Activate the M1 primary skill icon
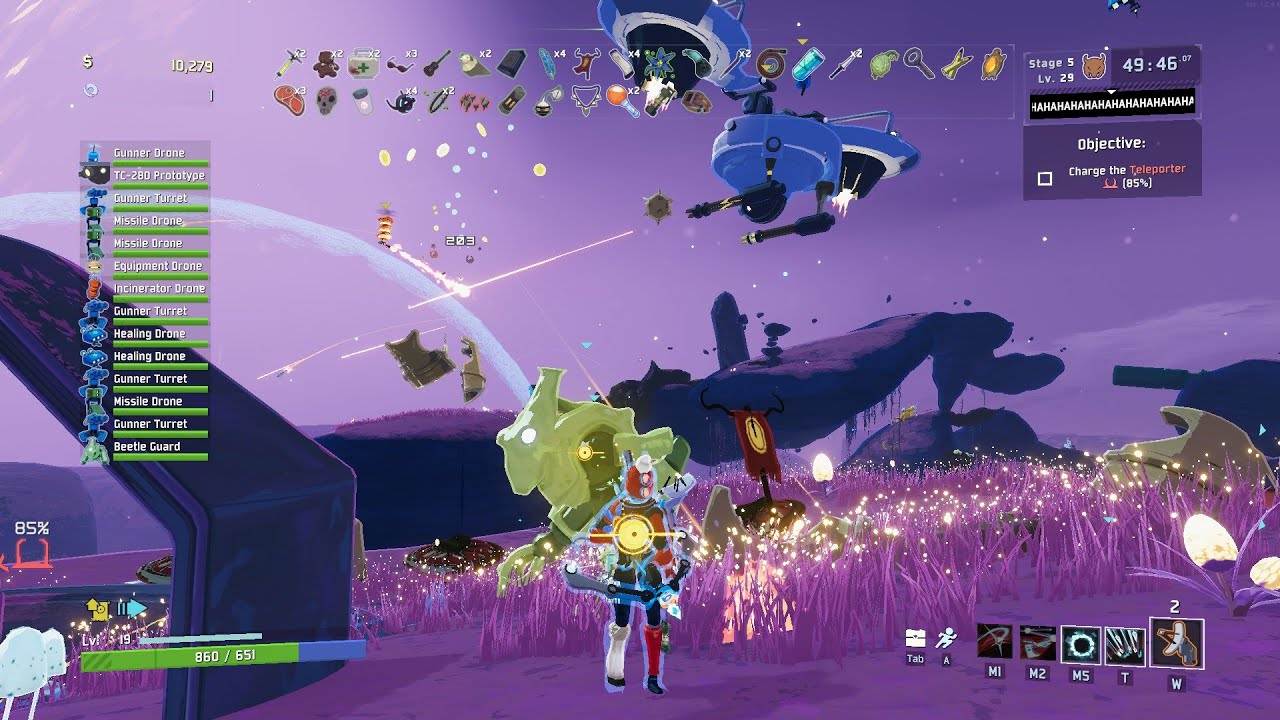 (994, 644)
